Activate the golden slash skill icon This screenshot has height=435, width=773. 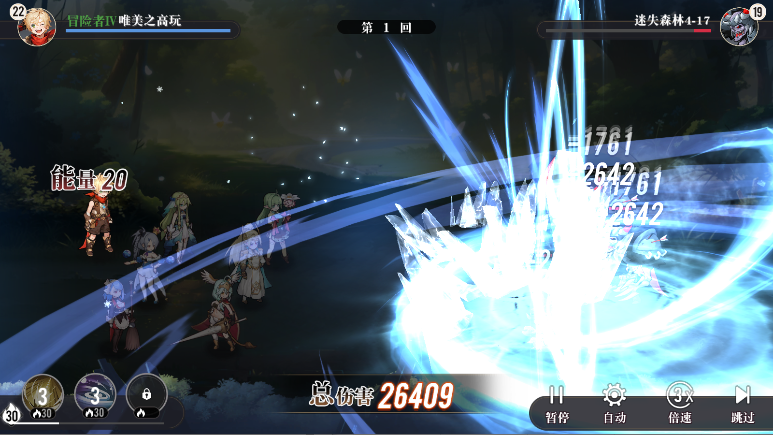pos(43,394)
